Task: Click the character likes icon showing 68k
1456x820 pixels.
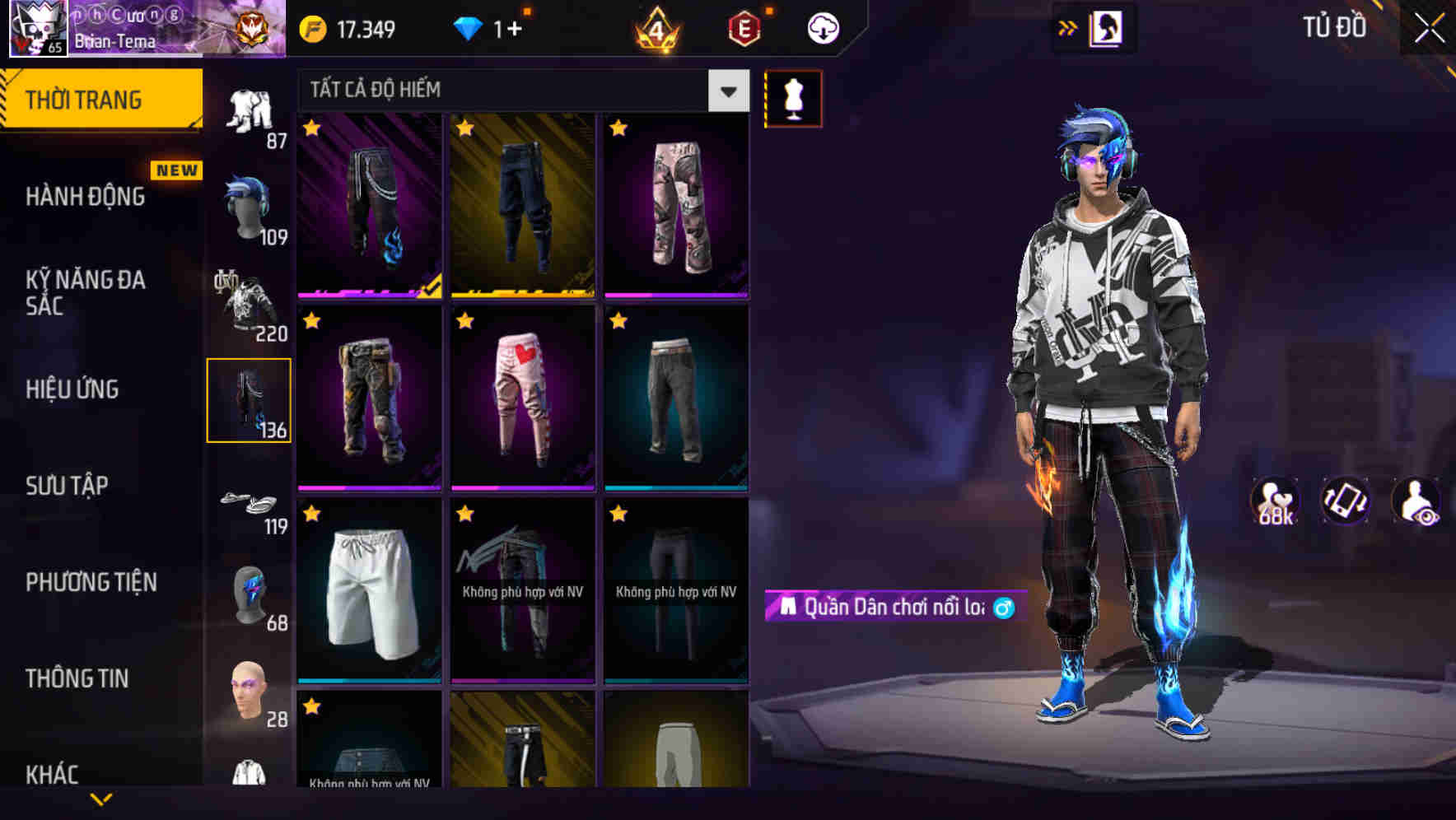Action: tap(1274, 502)
